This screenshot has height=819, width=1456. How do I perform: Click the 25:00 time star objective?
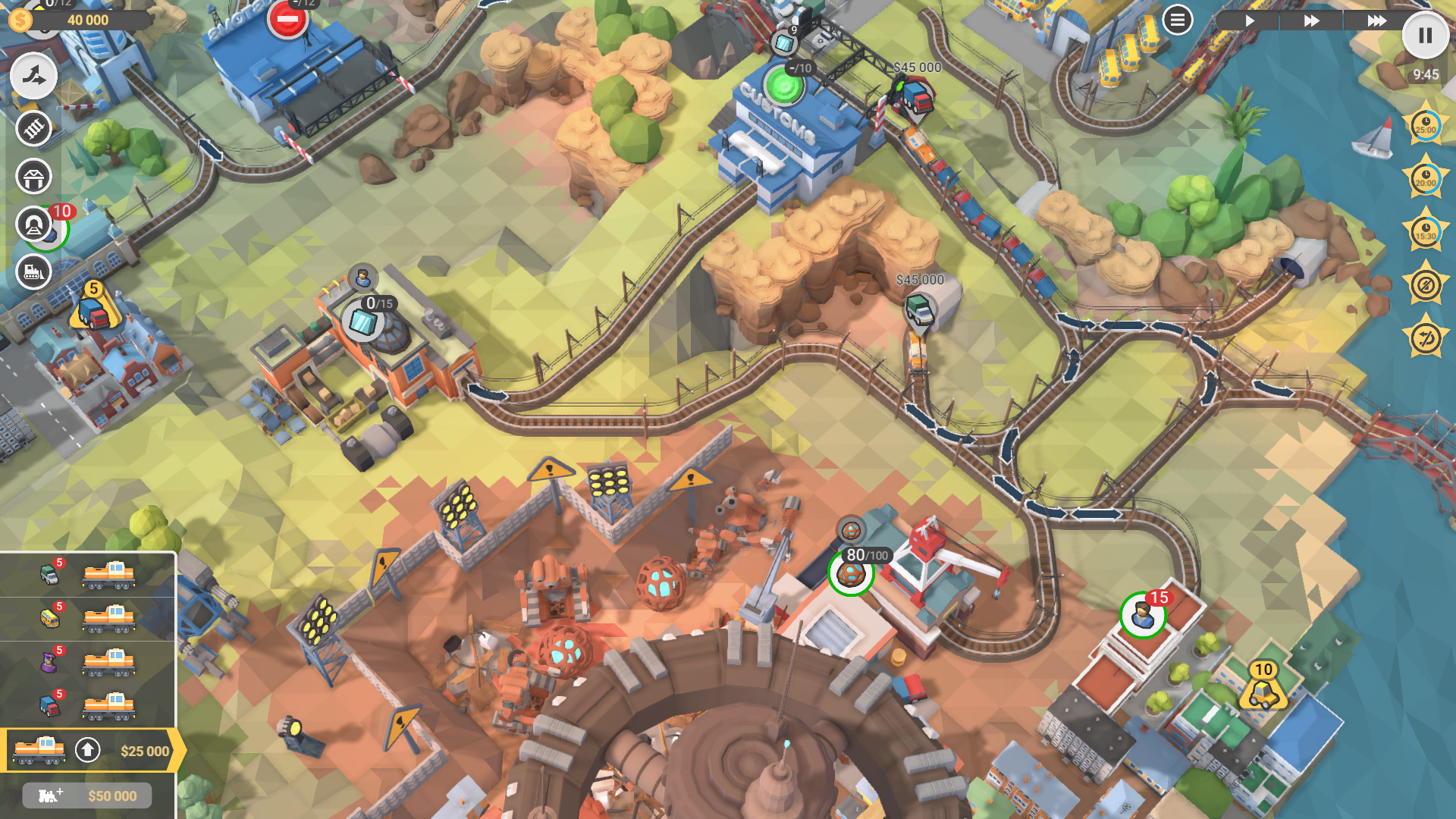click(1425, 125)
